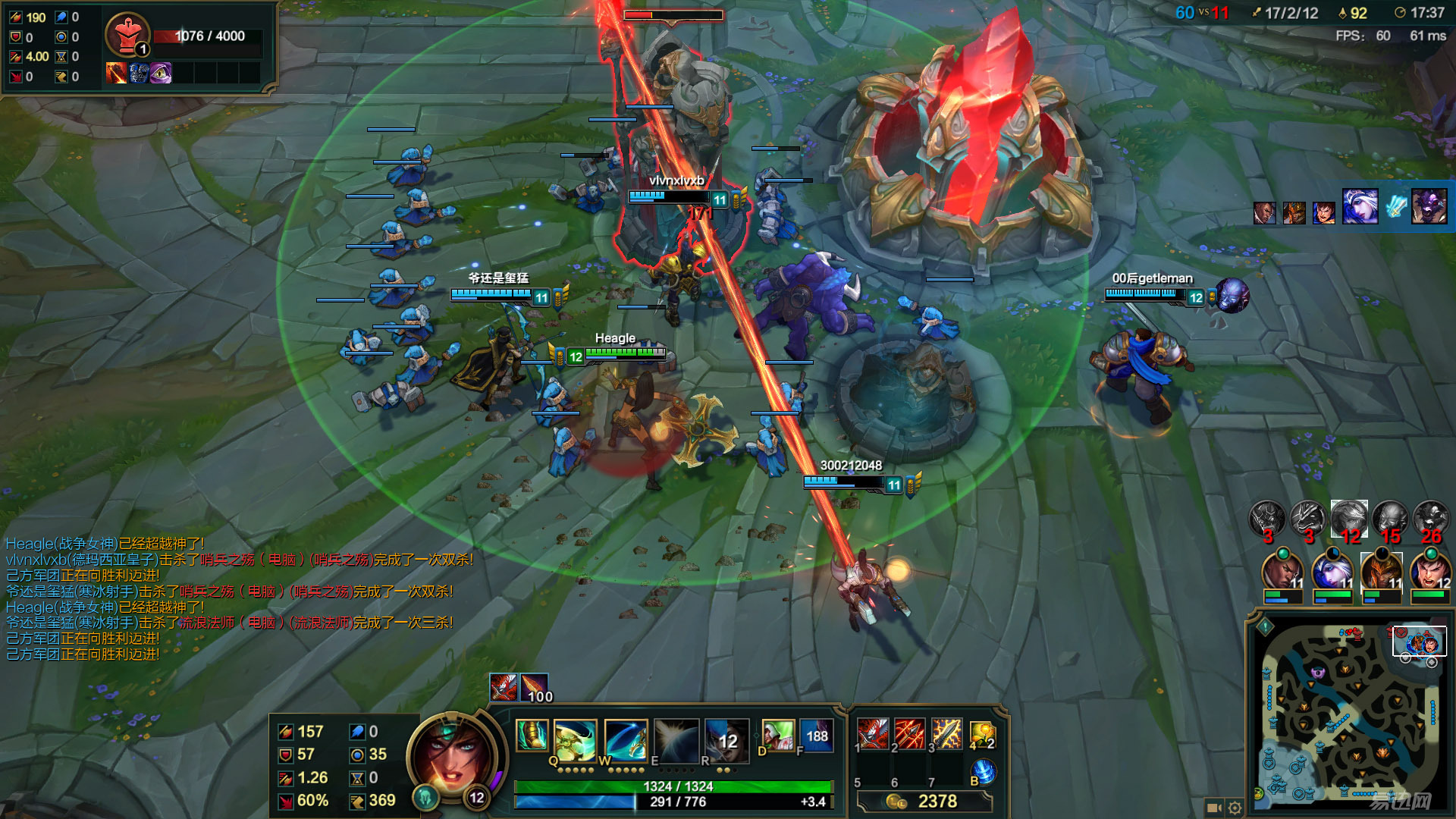
Task: Click Sivir's Fleet of Foot passive icon
Action: point(532,735)
